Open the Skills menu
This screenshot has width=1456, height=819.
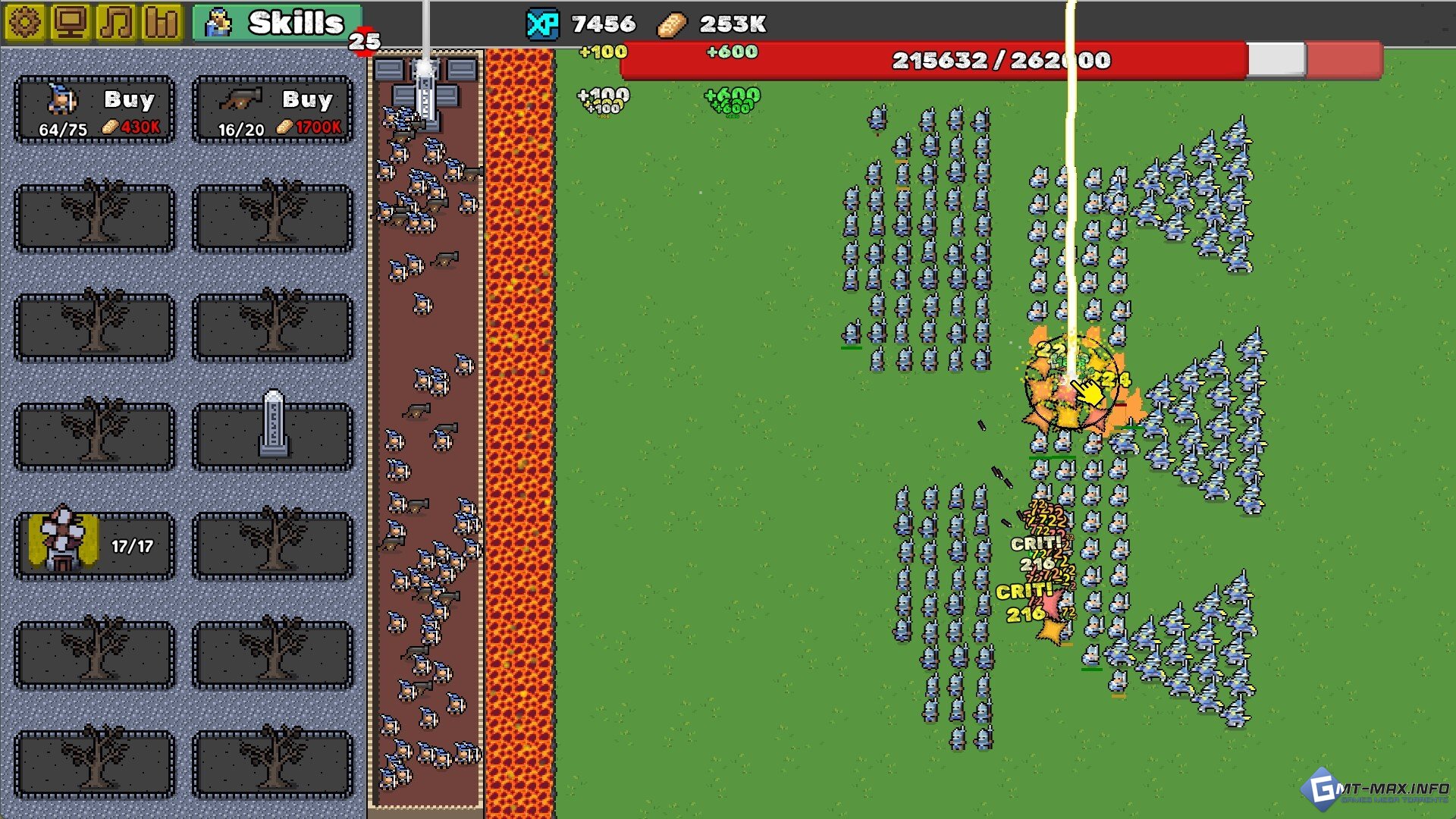coord(278,24)
